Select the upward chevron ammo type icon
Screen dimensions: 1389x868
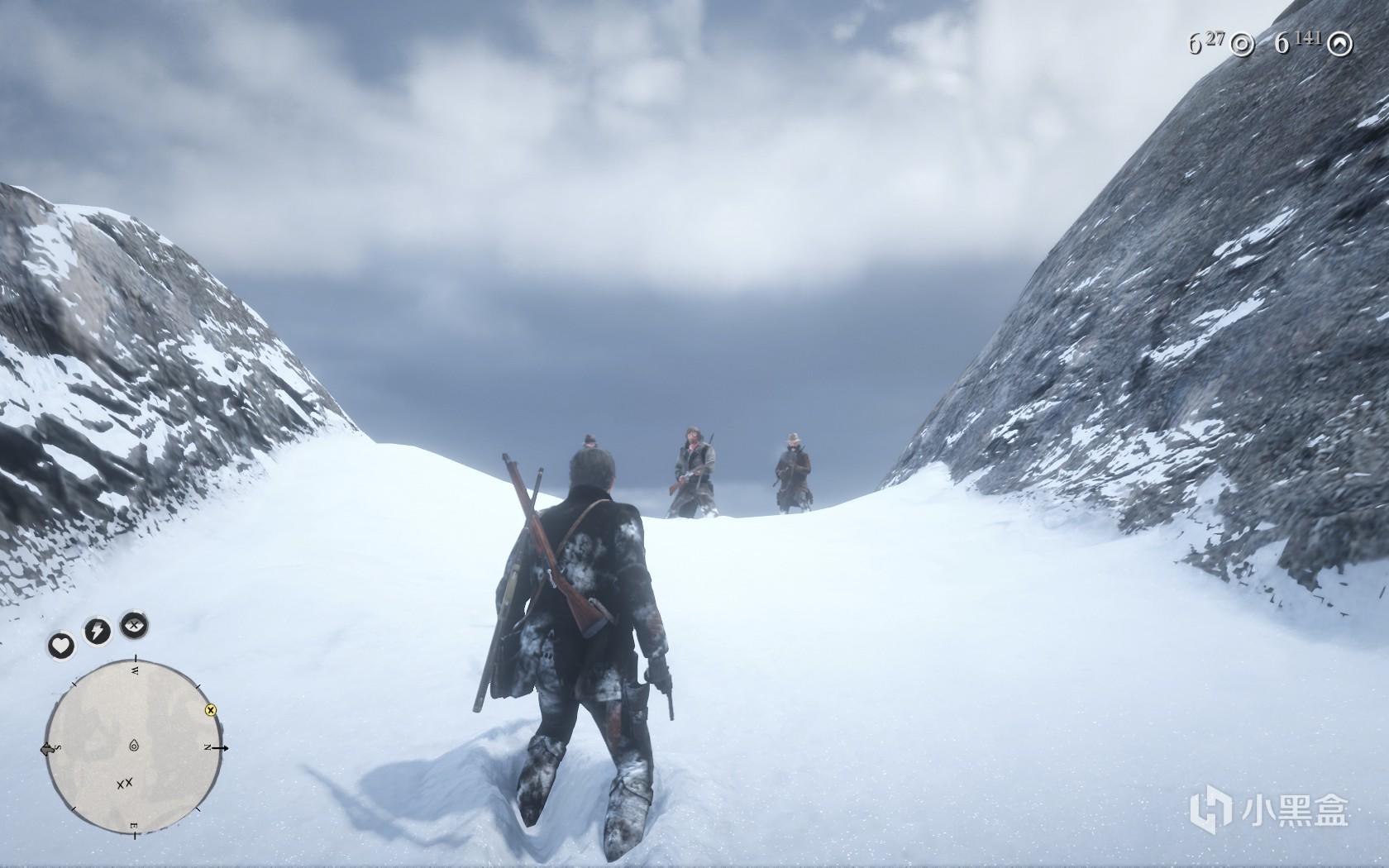pos(1343,44)
